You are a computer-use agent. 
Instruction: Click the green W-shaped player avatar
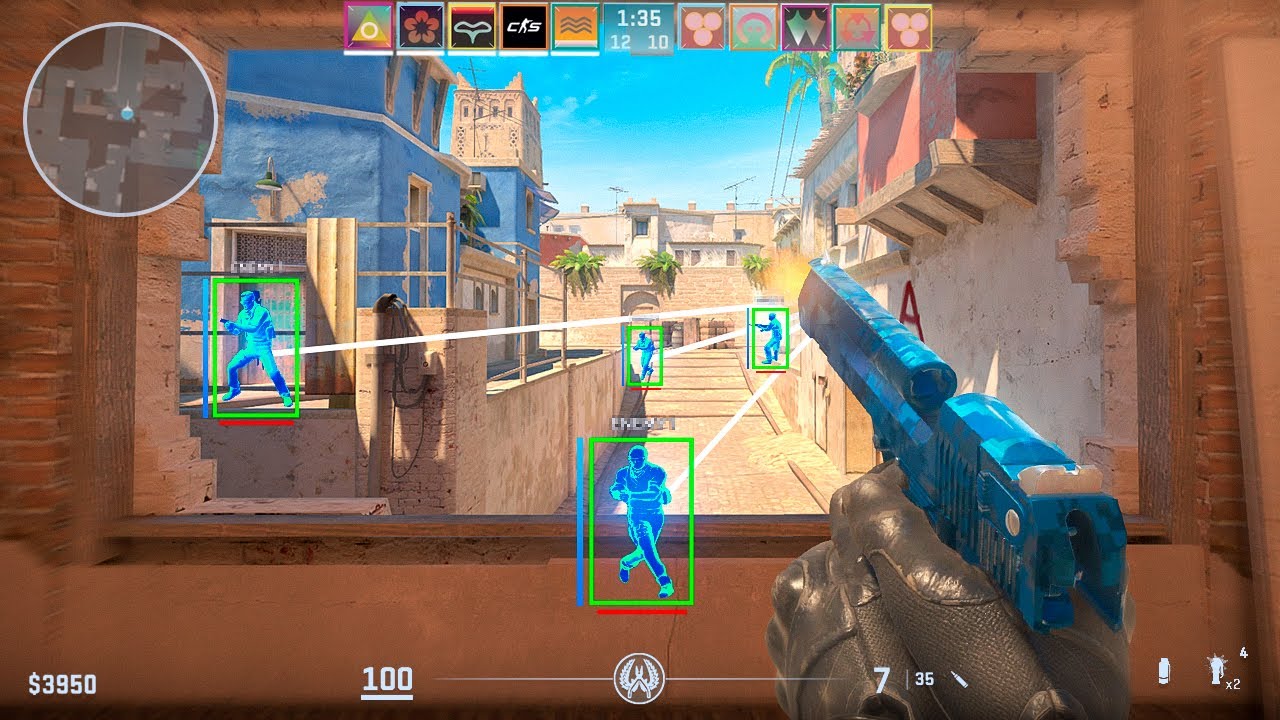pos(805,27)
